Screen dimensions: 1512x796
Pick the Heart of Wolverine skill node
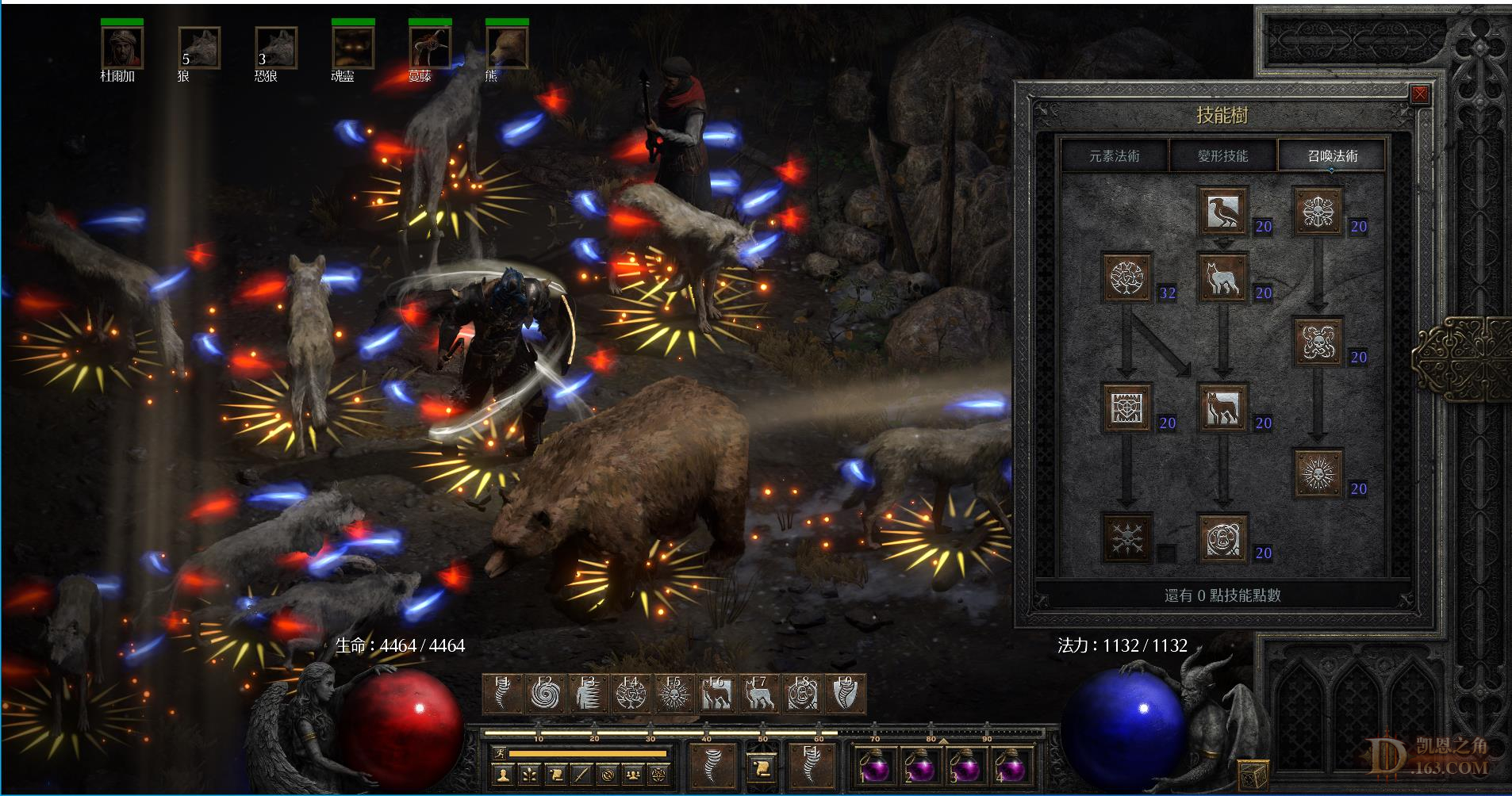click(1127, 408)
